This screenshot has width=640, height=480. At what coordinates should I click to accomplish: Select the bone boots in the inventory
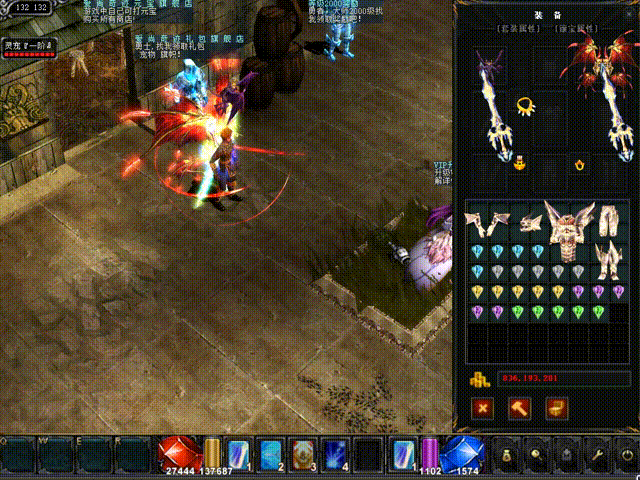[609, 263]
